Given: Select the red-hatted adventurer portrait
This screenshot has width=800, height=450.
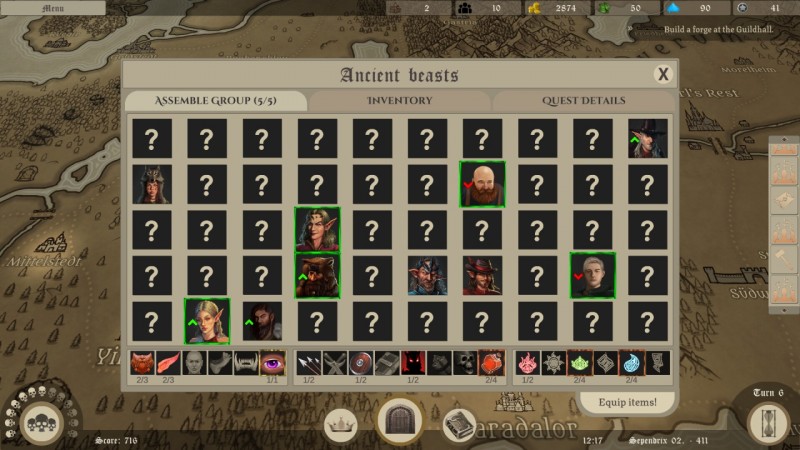Looking at the screenshot, I should tap(482, 275).
